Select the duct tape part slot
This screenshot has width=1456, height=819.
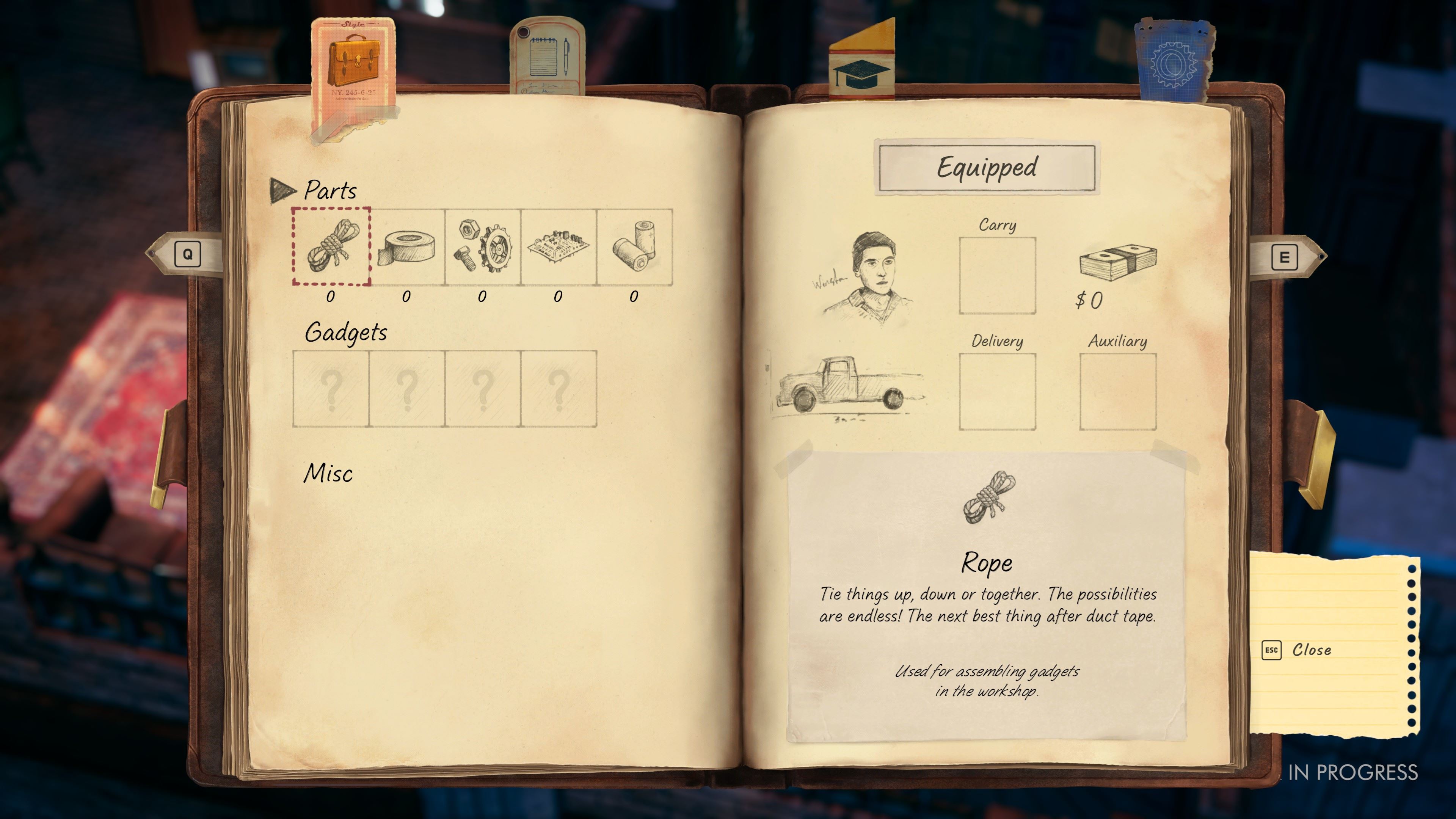(x=407, y=247)
